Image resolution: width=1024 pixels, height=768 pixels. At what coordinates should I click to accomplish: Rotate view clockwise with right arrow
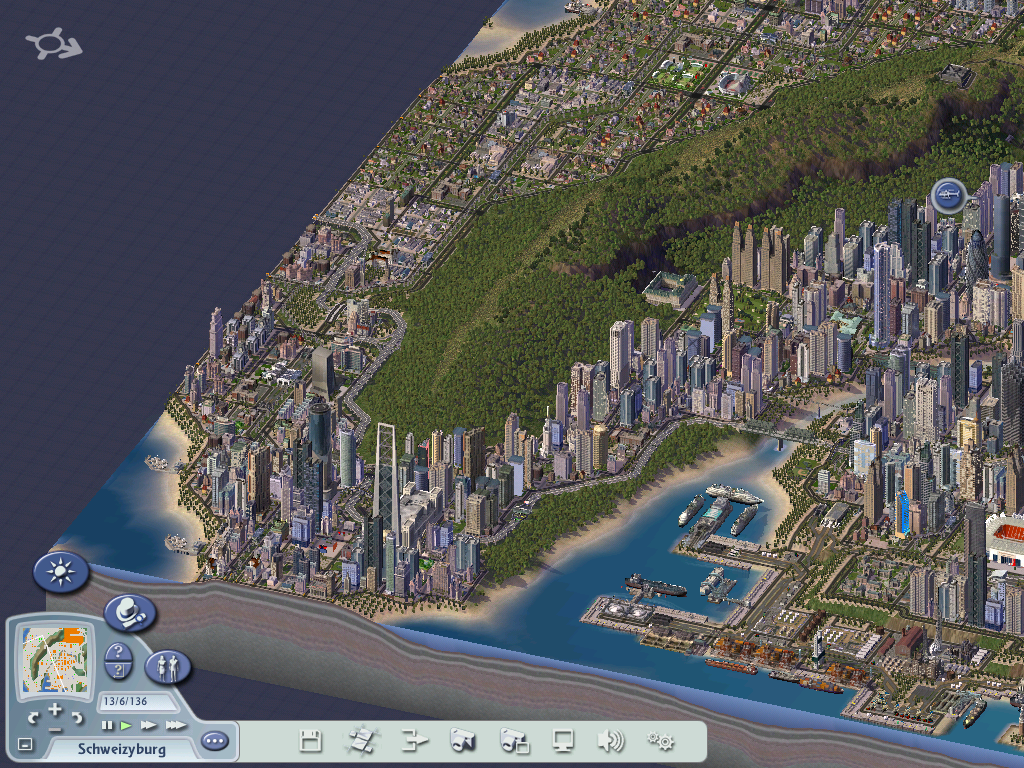click(x=77, y=717)
